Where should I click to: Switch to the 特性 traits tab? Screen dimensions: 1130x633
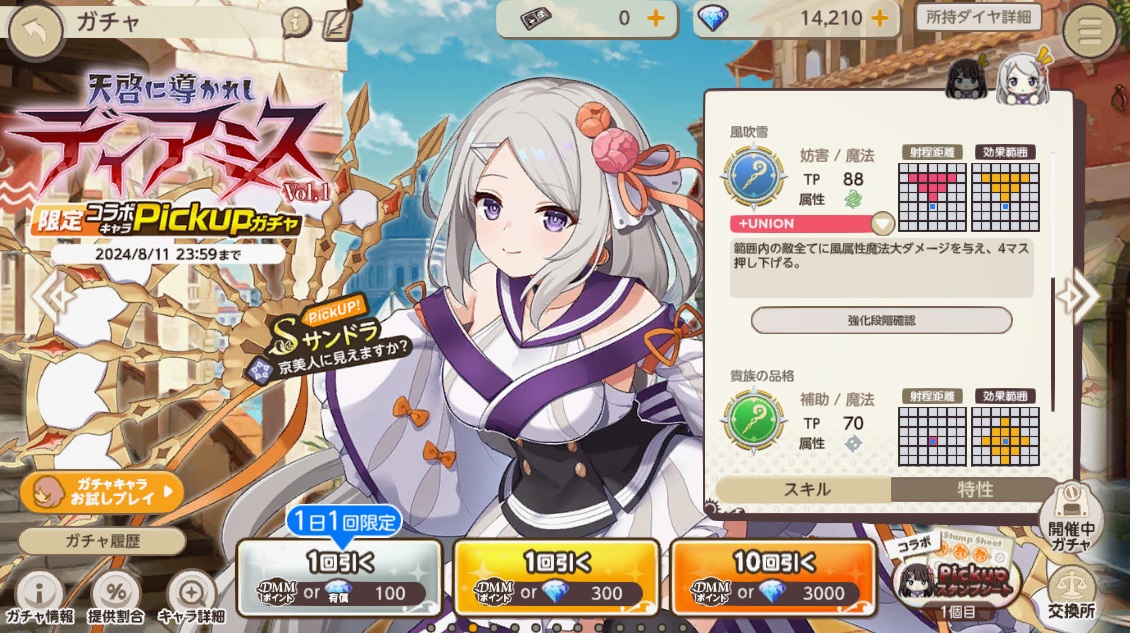[975, 489]
